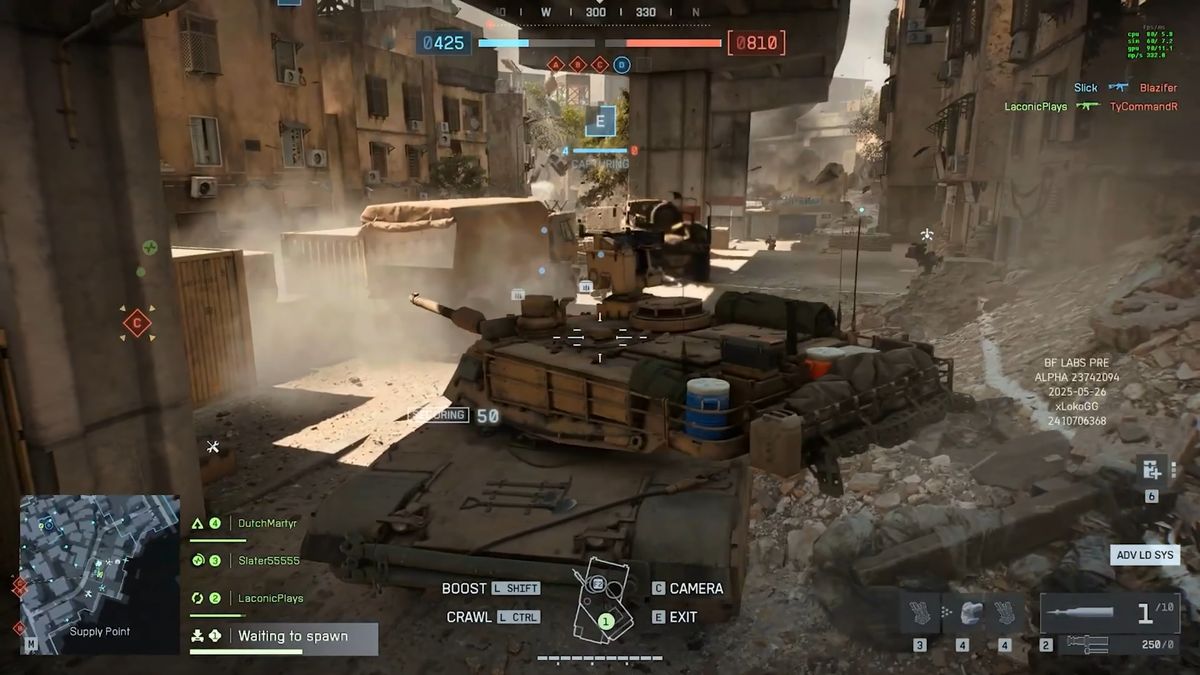The height and width of the screenshot is (675, 1200).
Task: Click the large red C objective marker
Action: point(137,323)
